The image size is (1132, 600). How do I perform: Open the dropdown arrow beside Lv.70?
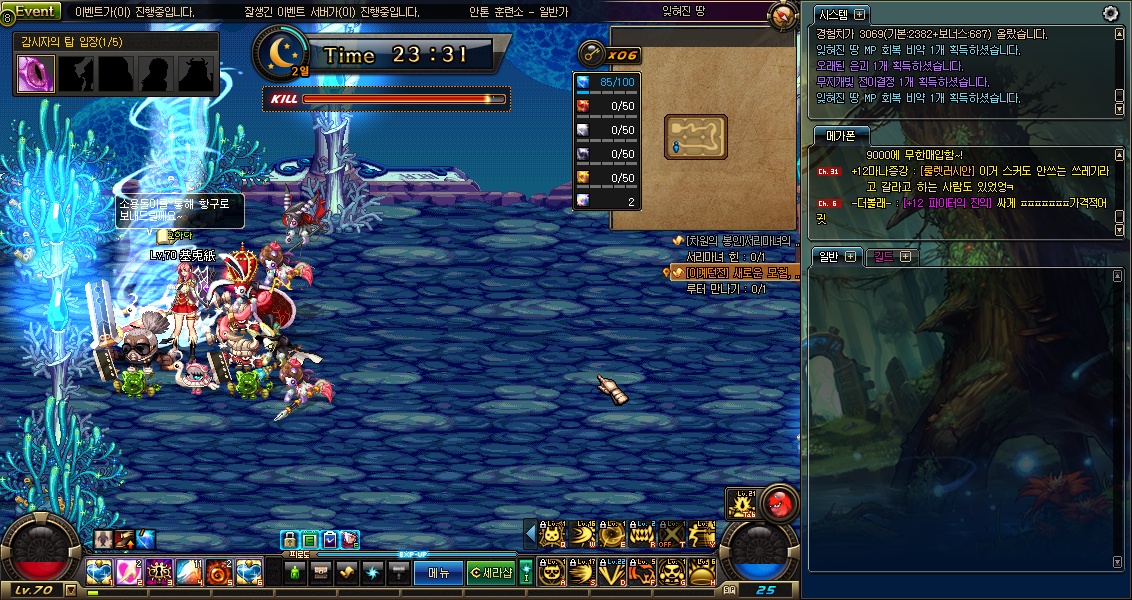70,590
